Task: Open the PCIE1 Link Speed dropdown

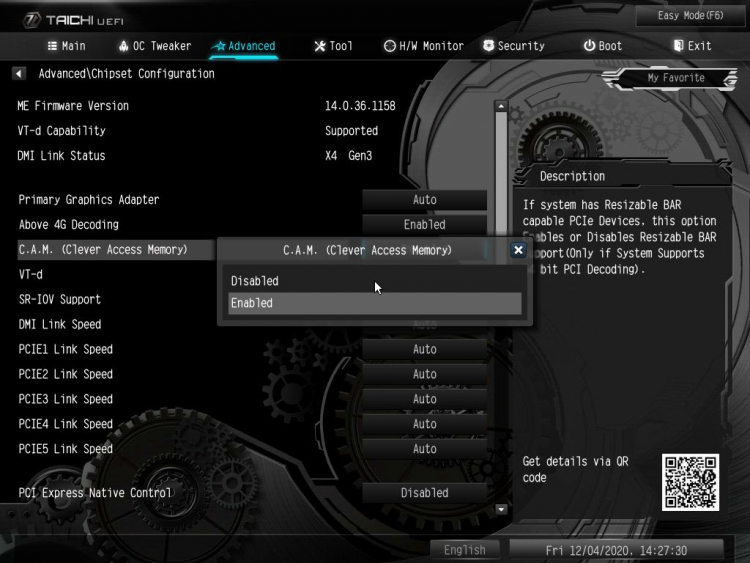Action: (424, 349)
